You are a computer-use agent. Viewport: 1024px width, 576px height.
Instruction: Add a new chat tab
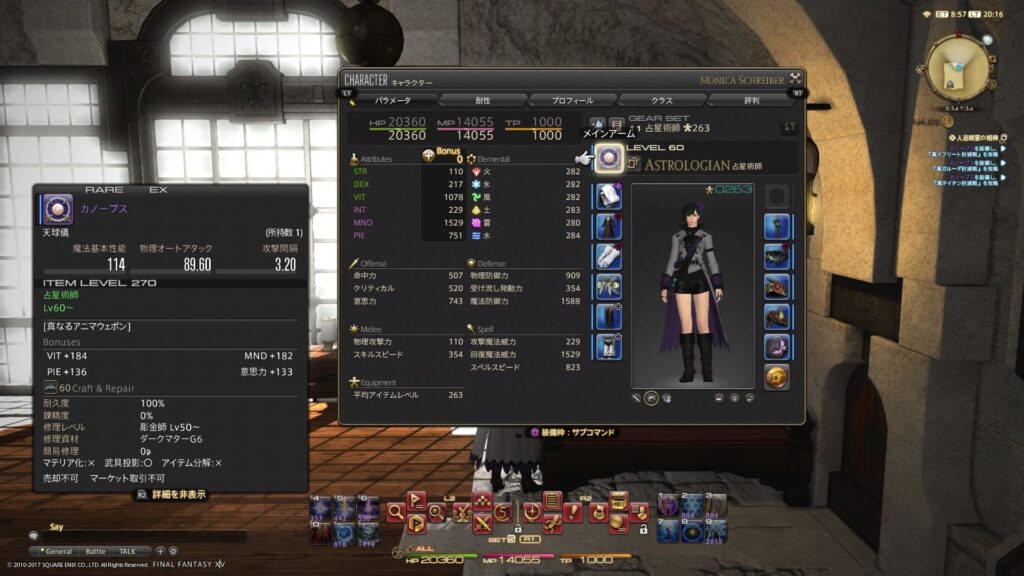(160, 551)
